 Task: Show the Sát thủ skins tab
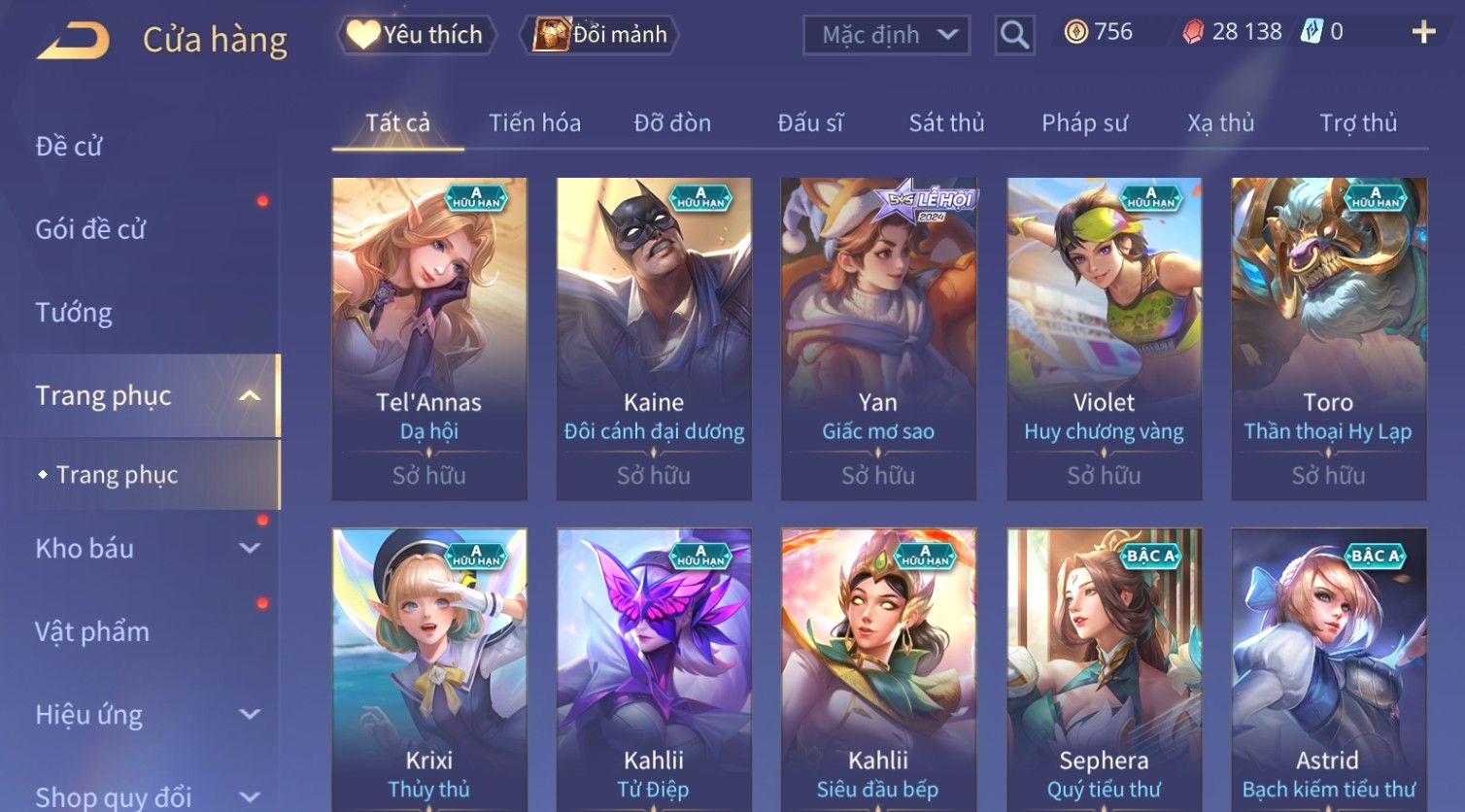[946, 123]
